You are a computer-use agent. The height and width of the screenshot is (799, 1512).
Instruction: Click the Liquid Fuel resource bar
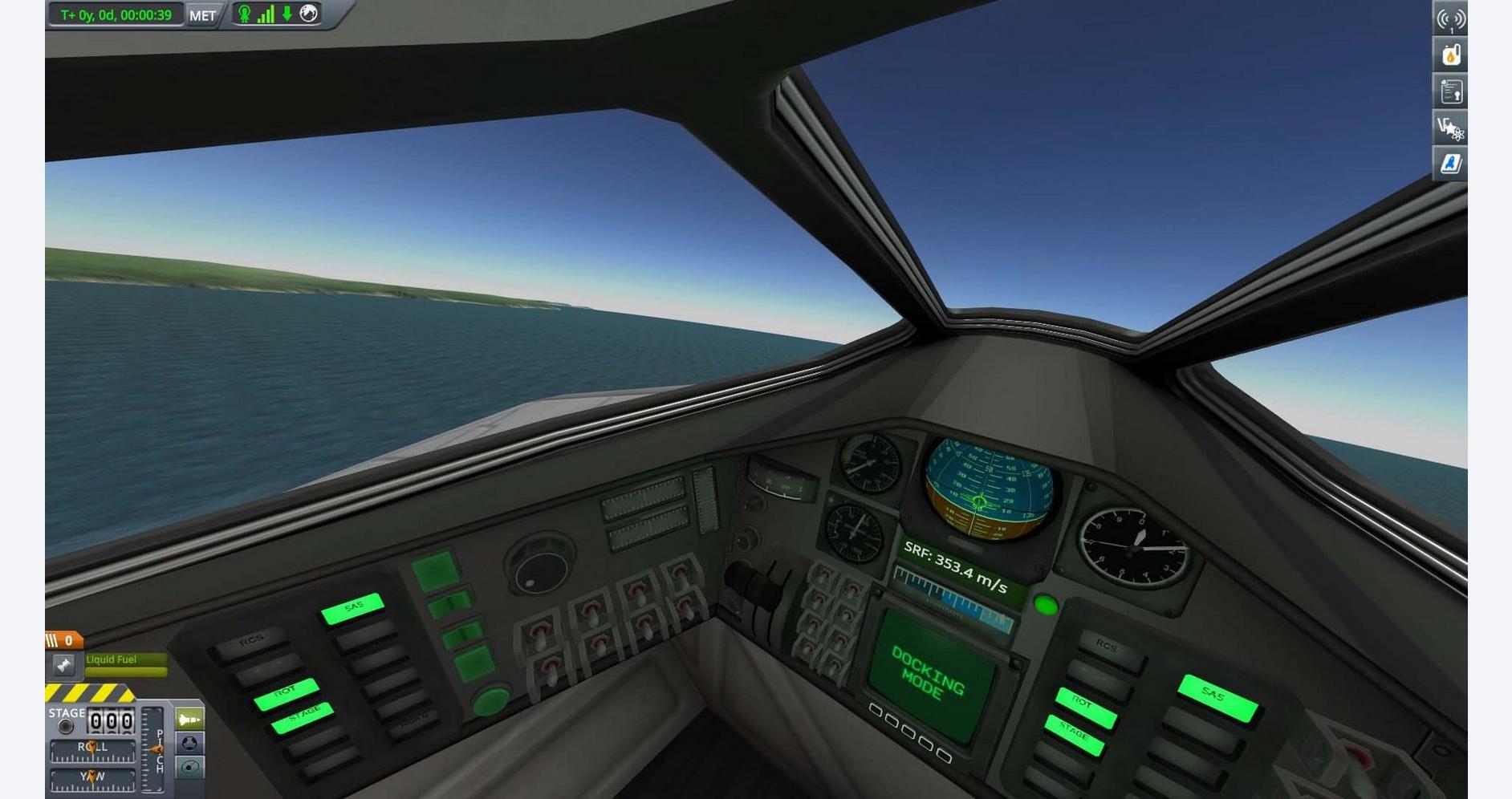point(126,665)
